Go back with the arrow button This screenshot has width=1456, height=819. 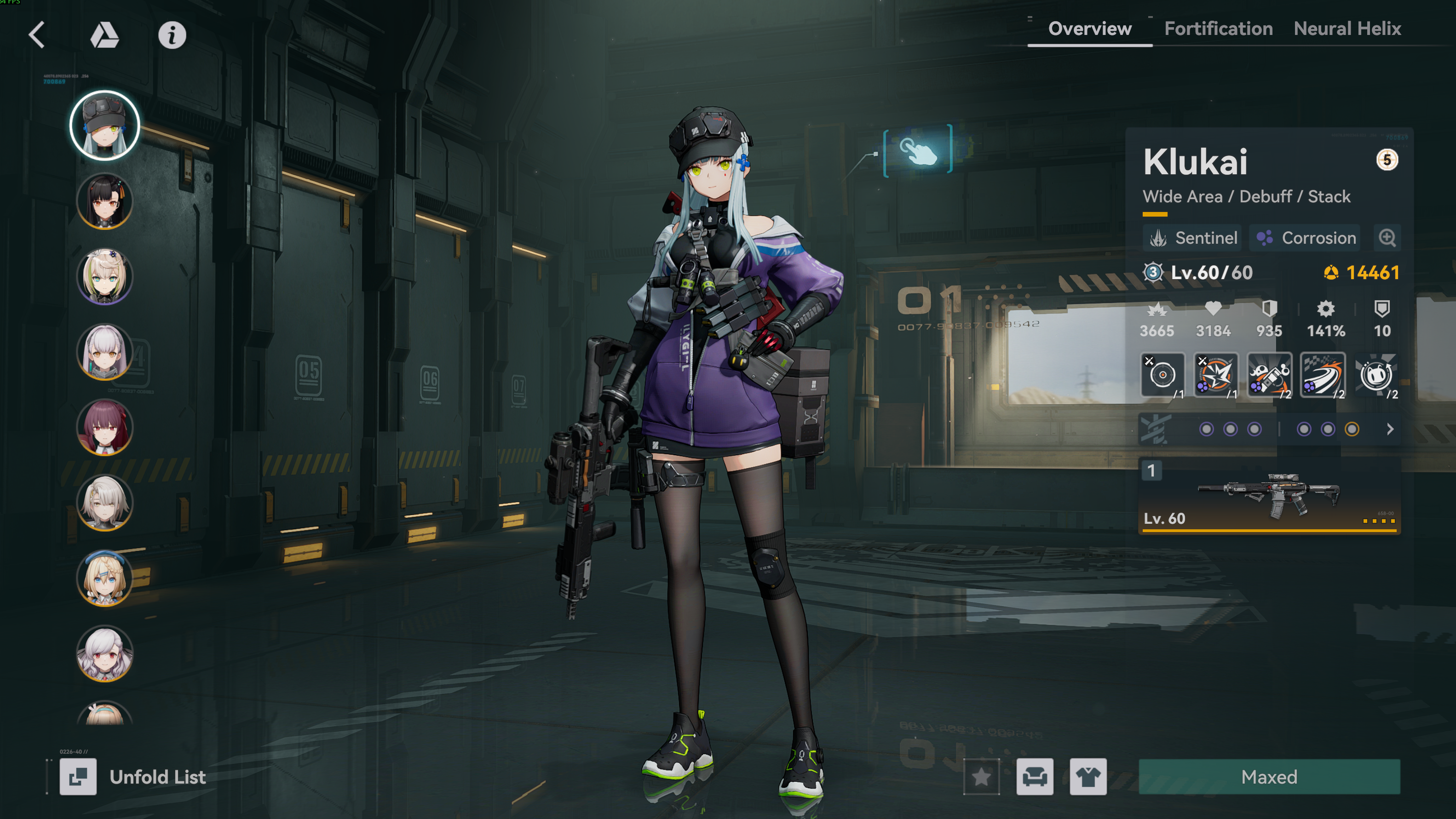point(37,35)
